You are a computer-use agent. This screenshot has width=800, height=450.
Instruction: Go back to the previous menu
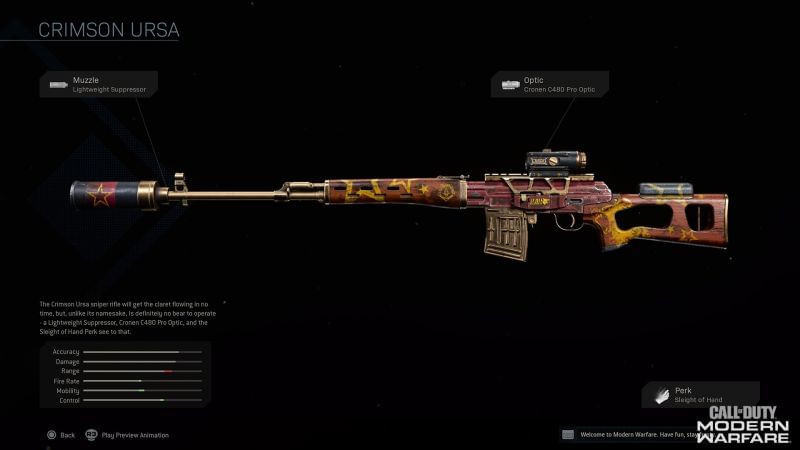point(60,435)
